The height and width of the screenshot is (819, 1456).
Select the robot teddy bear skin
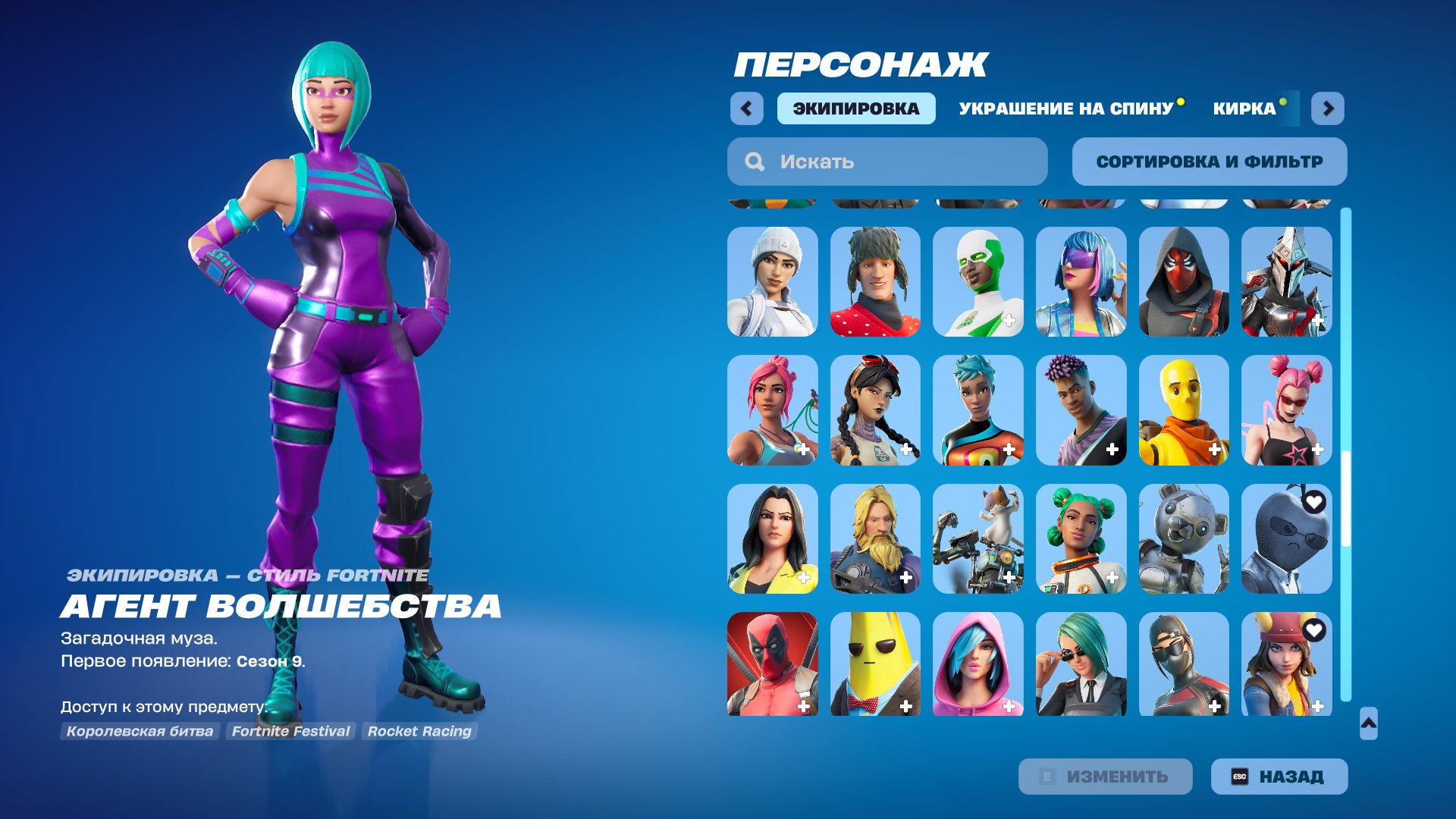1183,538
